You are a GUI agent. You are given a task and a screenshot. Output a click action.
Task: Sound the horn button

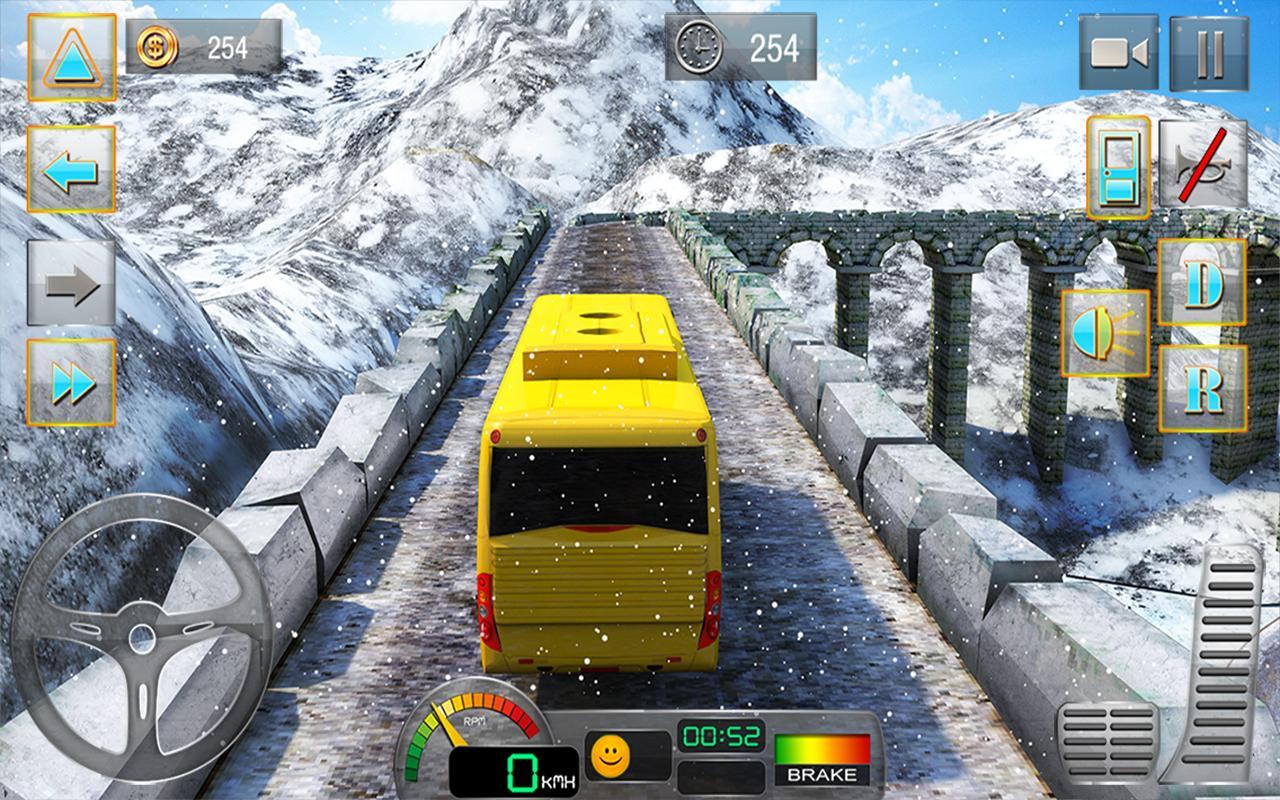pyautogui.click(x=1203, y=165)
